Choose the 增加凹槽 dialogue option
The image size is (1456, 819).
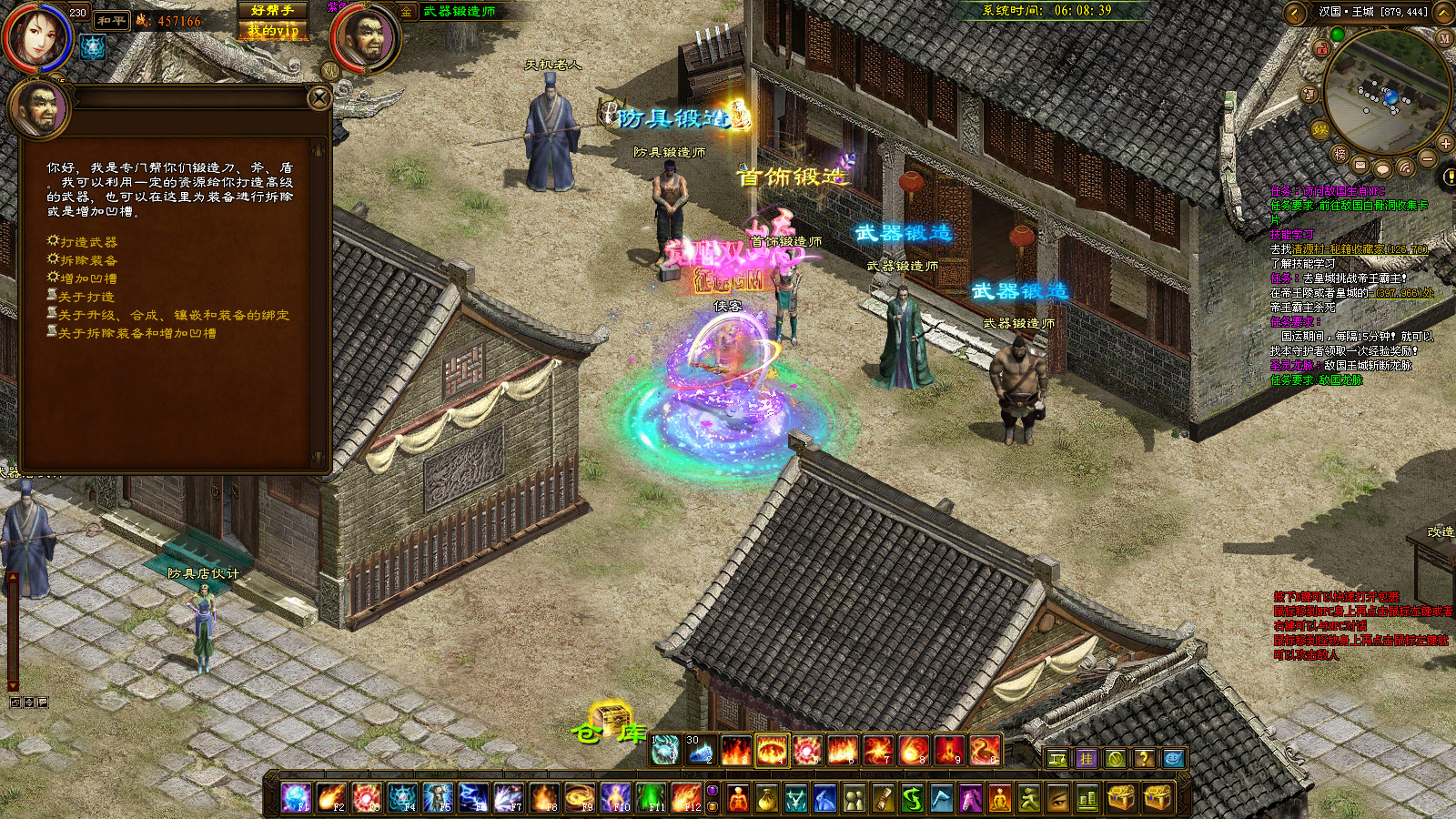pyautogui.click(x=88, y=278)
